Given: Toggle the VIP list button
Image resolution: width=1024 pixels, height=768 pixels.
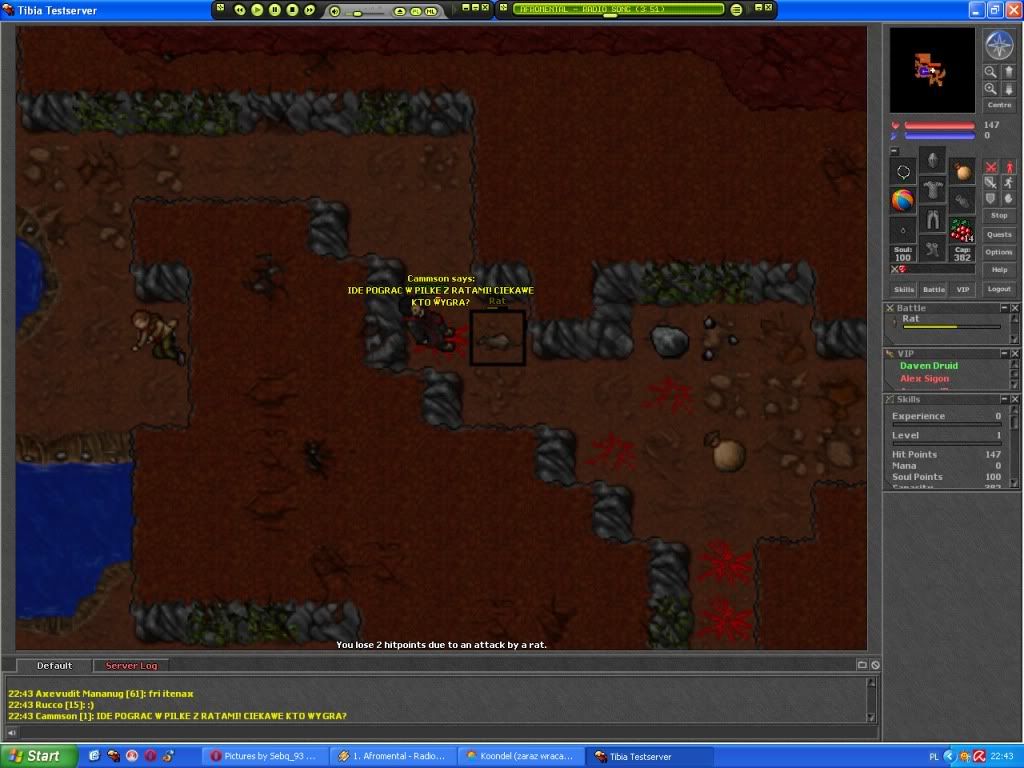Looking at the screenshot, I should (x=962, y=289).
